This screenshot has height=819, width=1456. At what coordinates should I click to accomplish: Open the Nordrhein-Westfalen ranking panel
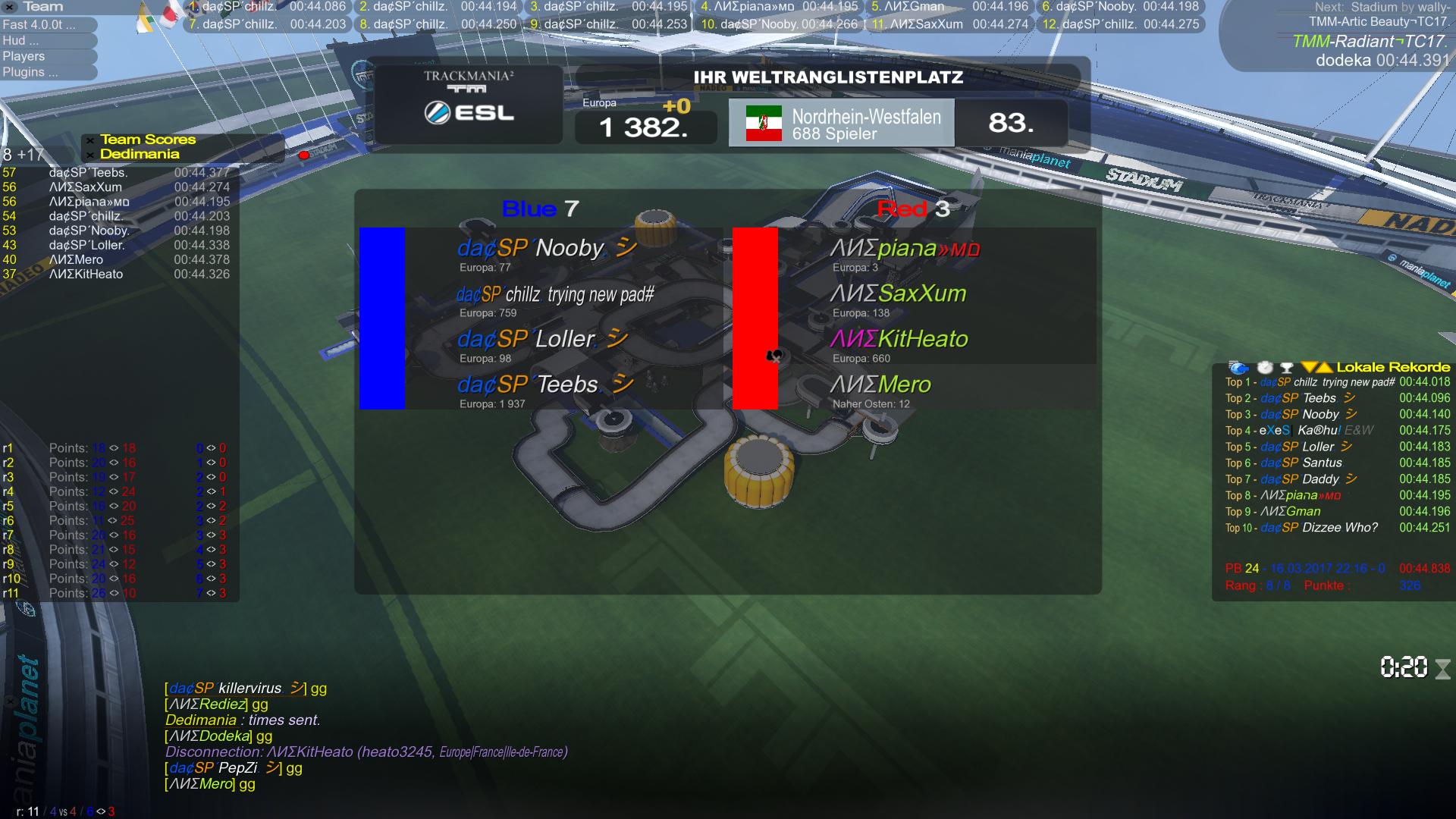[842, 123]
